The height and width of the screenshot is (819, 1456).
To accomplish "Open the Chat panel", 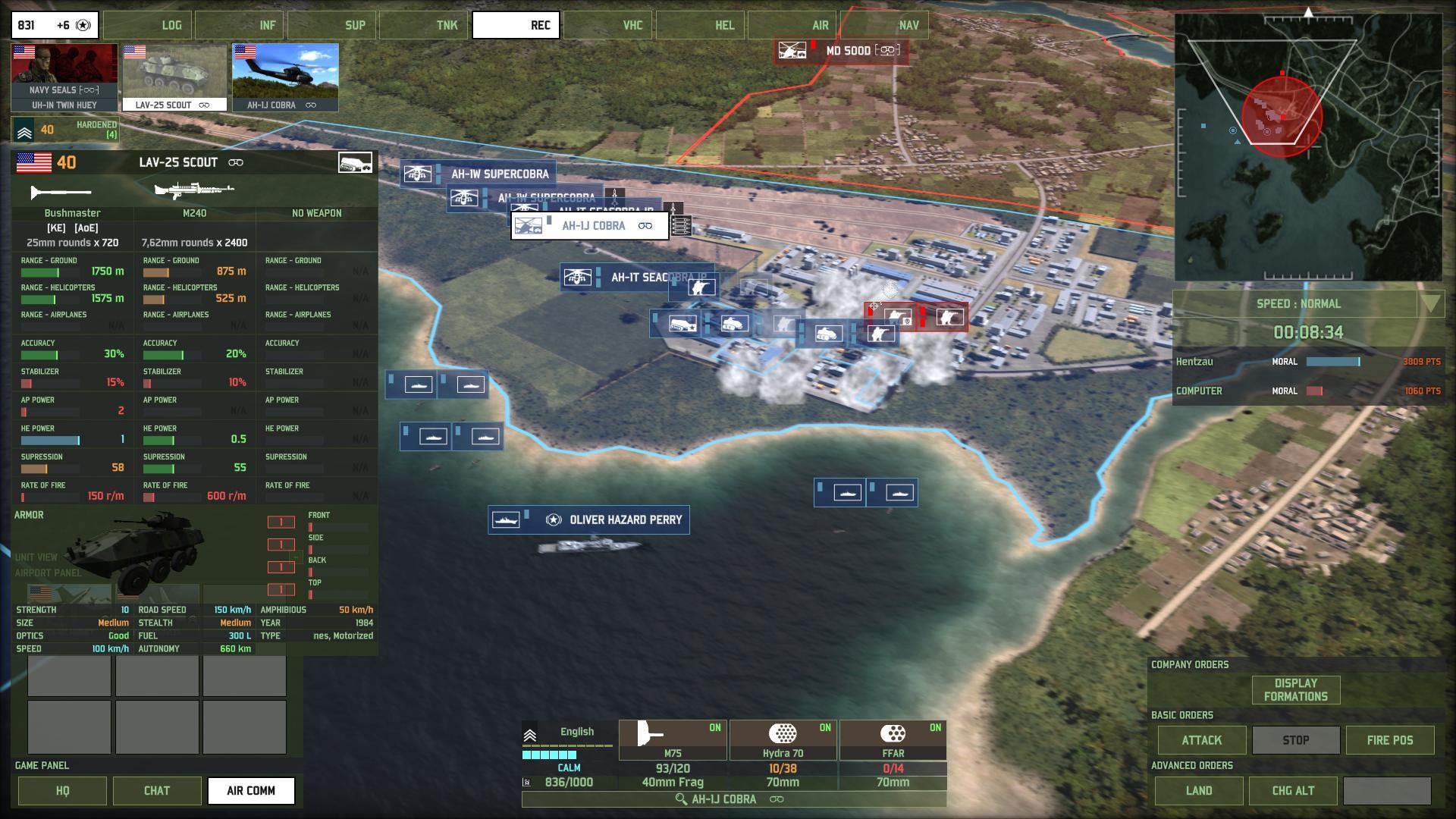I will 157,790.
